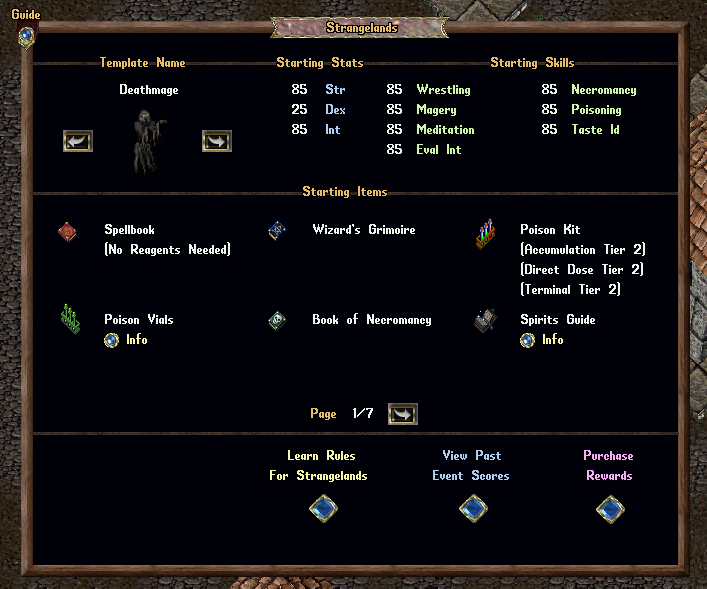Click the Poison Vials item icon
The image size is (707, 589).
tap(69, 319)
